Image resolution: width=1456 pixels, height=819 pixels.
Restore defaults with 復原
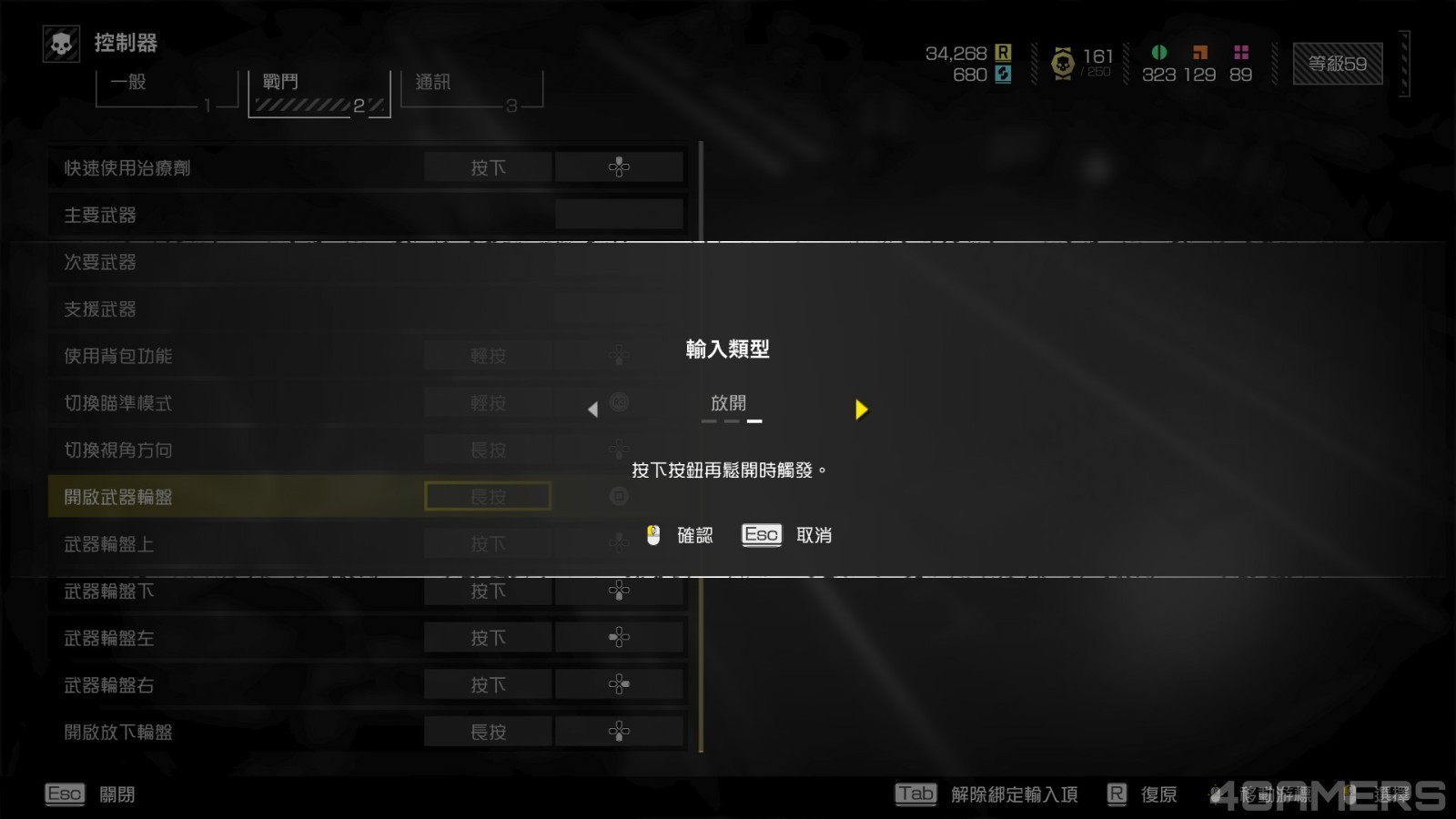pos(1142,794)
